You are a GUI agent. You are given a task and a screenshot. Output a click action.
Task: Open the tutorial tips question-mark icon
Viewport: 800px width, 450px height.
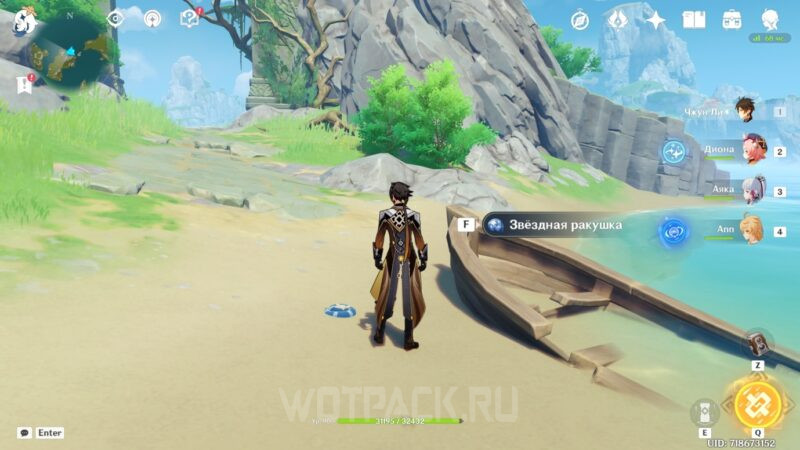click(x=189, y=18)
